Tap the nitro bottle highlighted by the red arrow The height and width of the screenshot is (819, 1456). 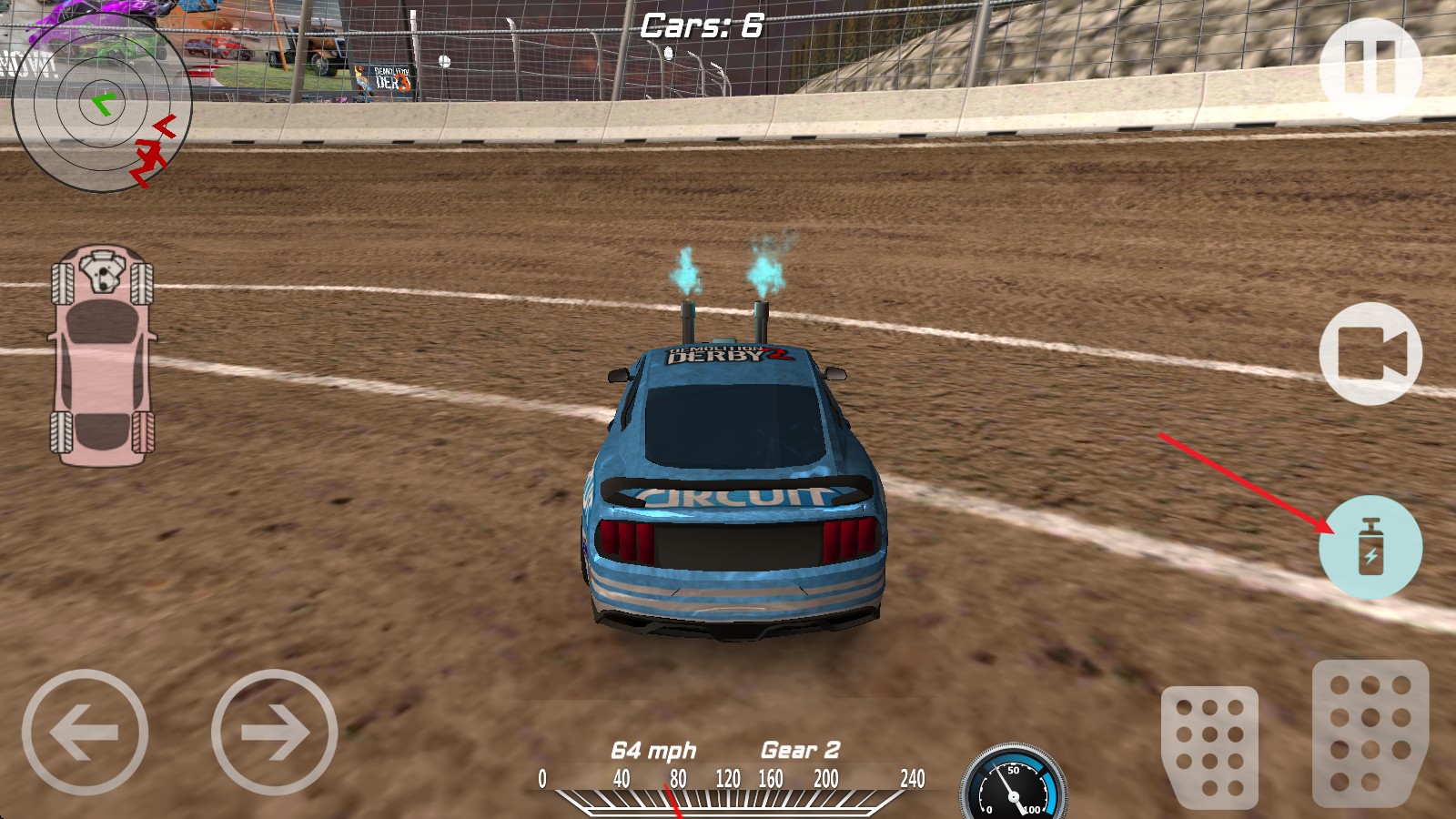coord(1372,546)
